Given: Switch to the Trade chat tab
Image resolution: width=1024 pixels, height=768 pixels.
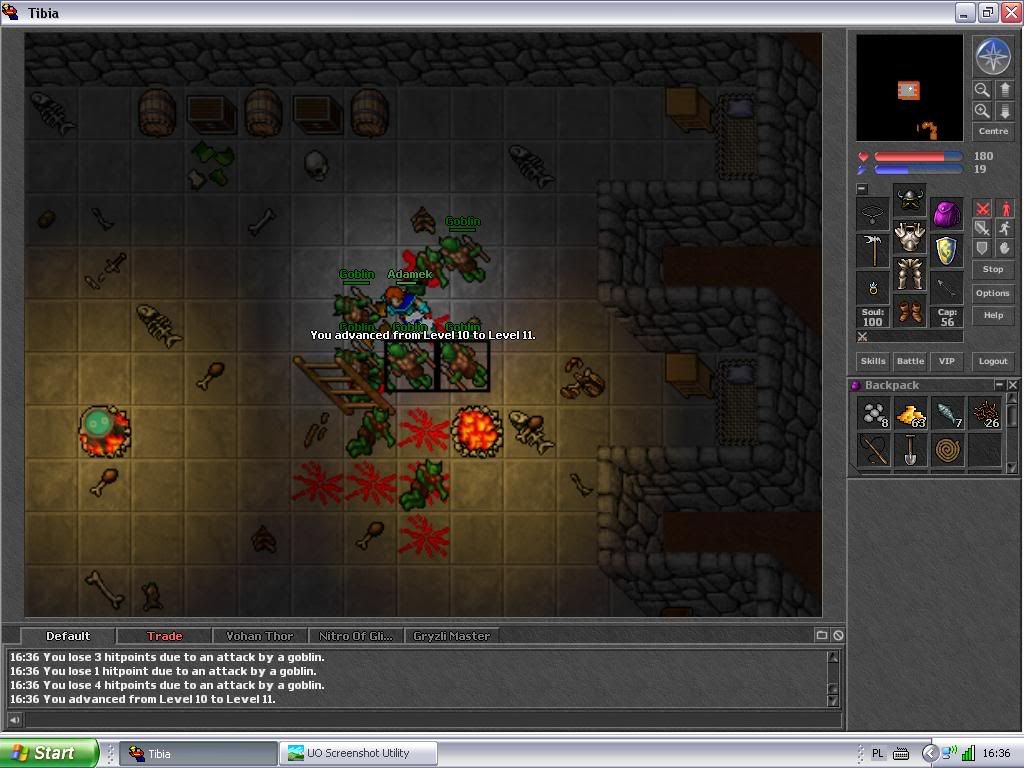Looking at the screenshot, I should point(165,636).
